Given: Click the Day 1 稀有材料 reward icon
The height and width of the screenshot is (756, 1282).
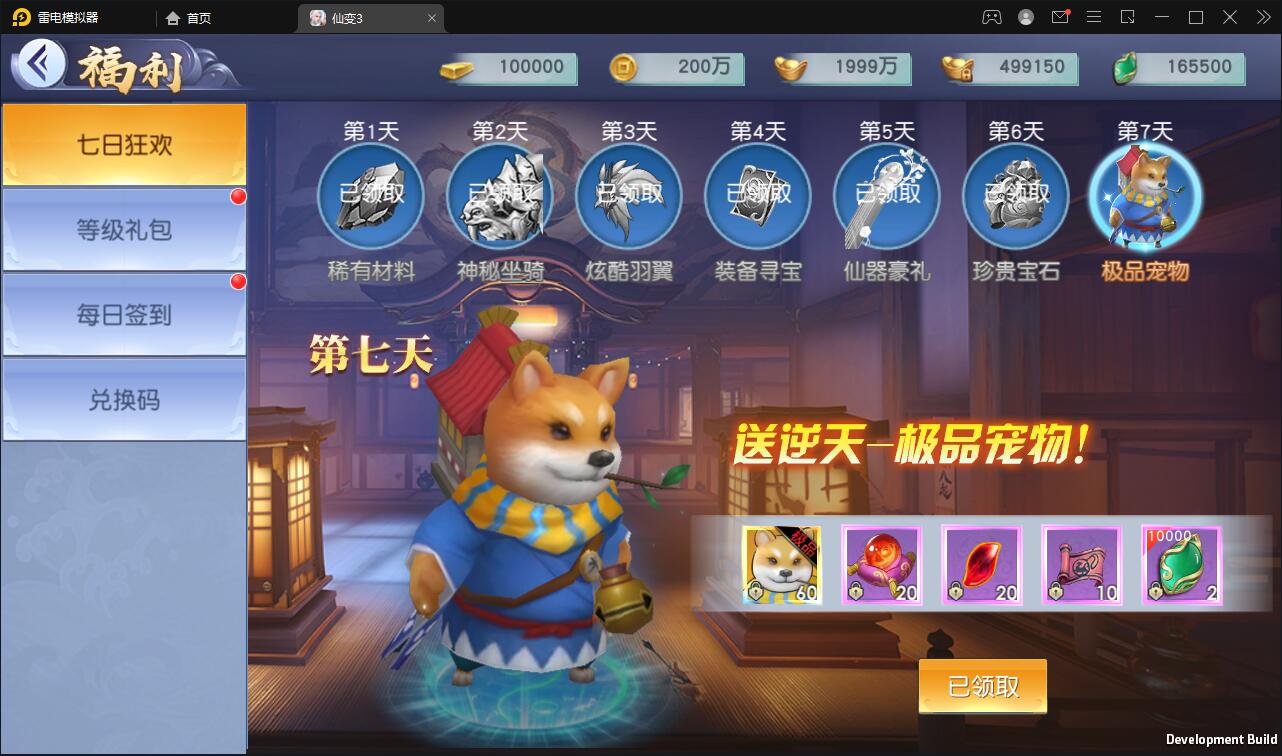Looking at the screenshot, I should (371, 197).
